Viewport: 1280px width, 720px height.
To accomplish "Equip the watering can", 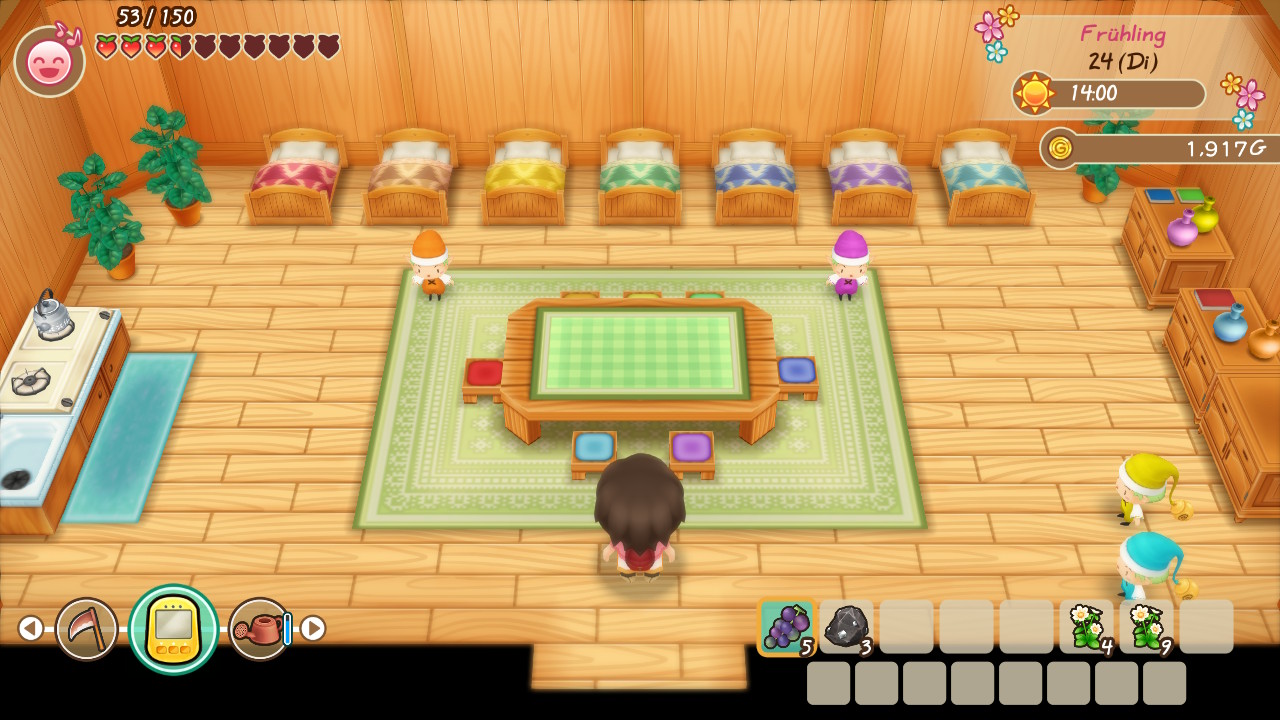I will click(x=260, y=628).
